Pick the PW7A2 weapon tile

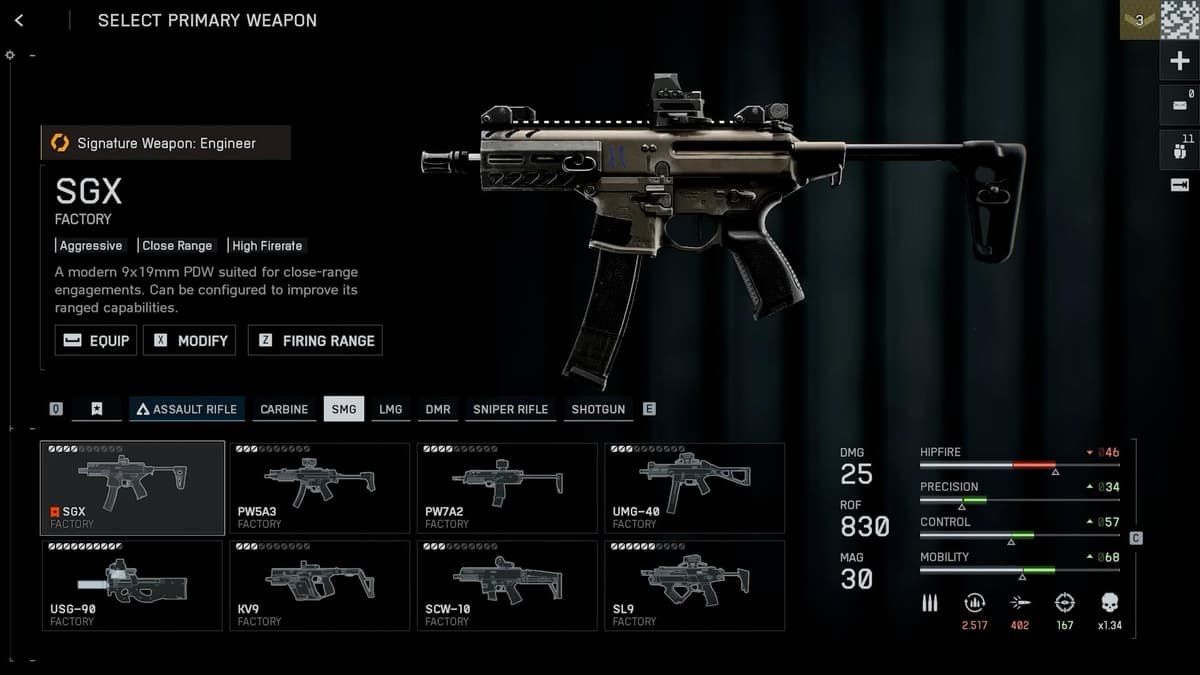[507, 488]
